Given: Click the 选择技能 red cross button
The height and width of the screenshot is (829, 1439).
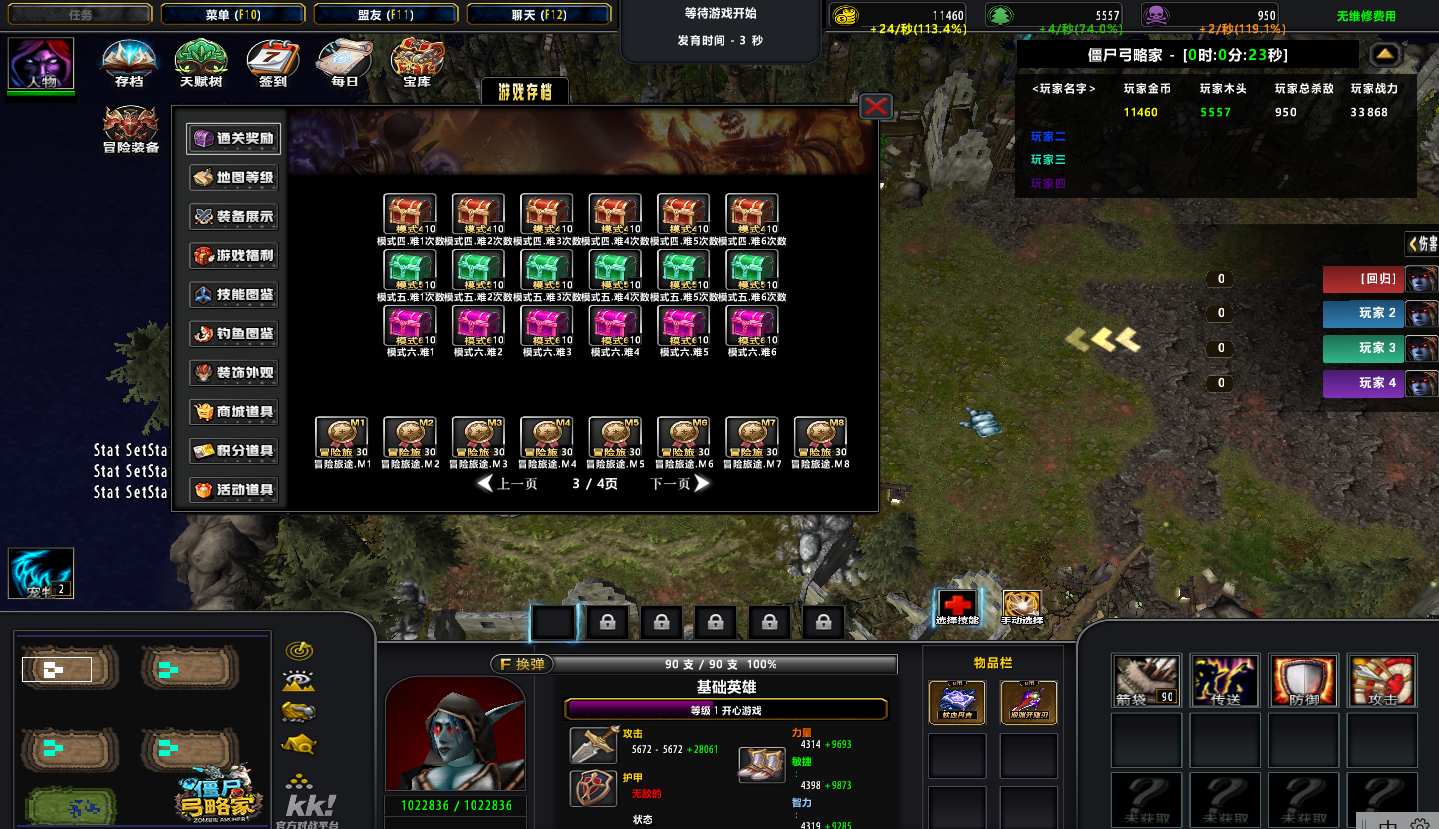Looking at the screenshot, I should [958, 605].
